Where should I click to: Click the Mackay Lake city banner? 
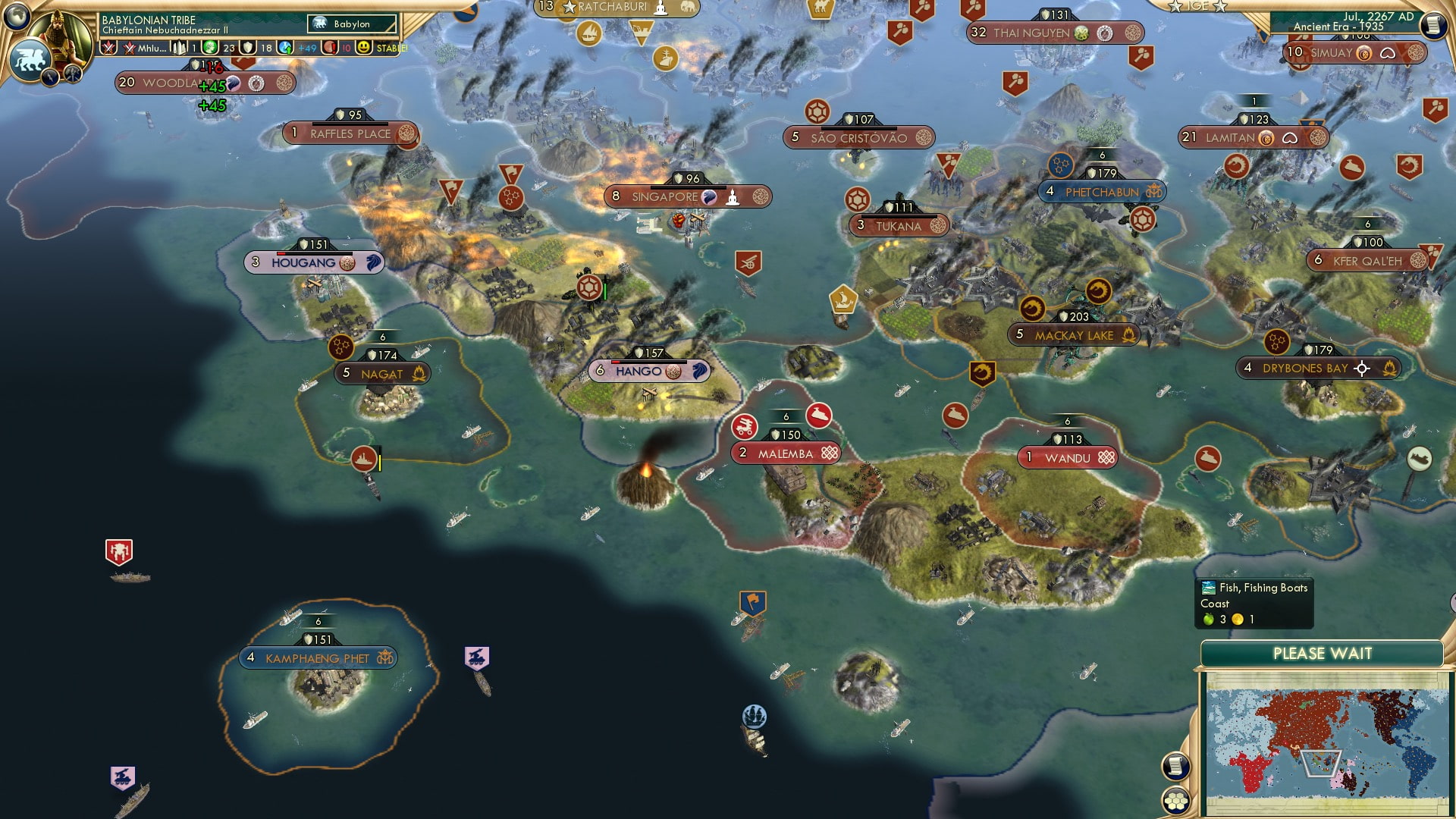click(1074, 335)
